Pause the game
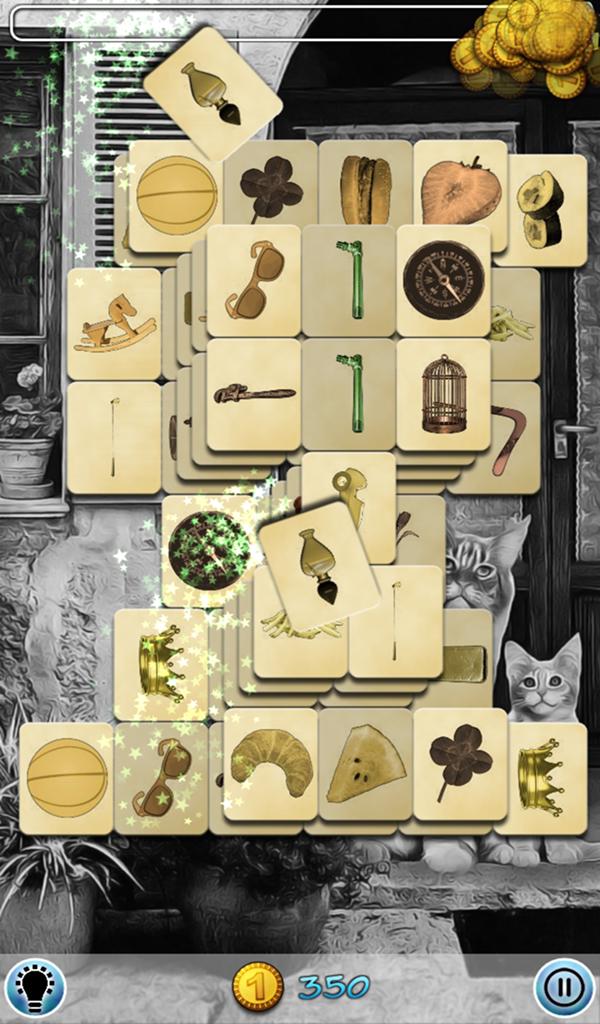600x1024 pixels. 564,987
